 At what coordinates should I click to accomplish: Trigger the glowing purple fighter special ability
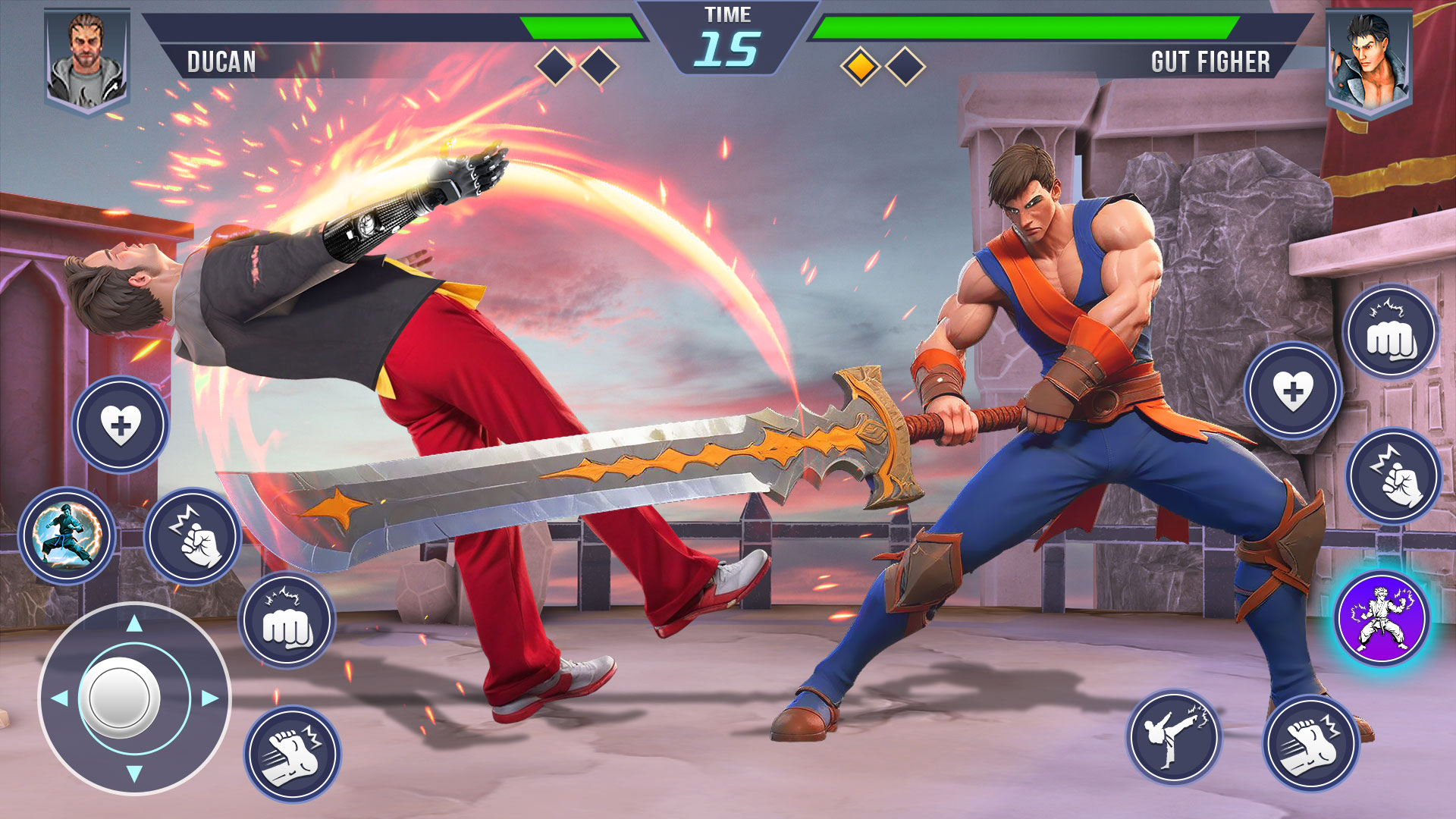click(1382, 618)
